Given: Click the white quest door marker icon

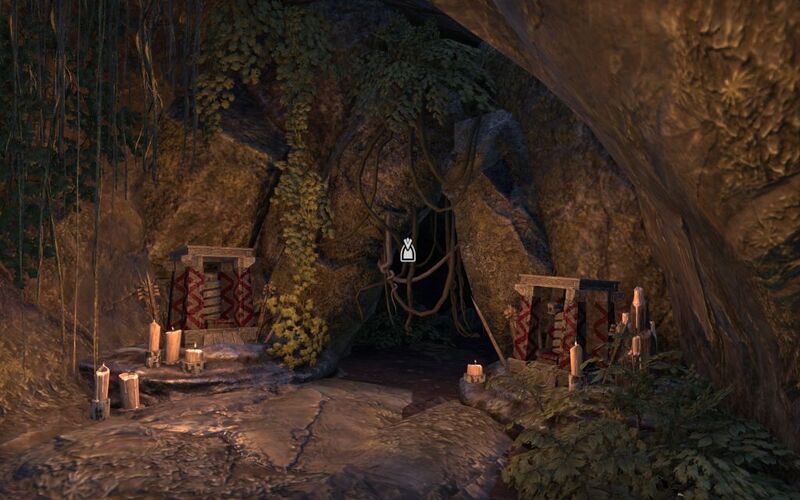Looking at the screenshot, I should coord(407,250).
